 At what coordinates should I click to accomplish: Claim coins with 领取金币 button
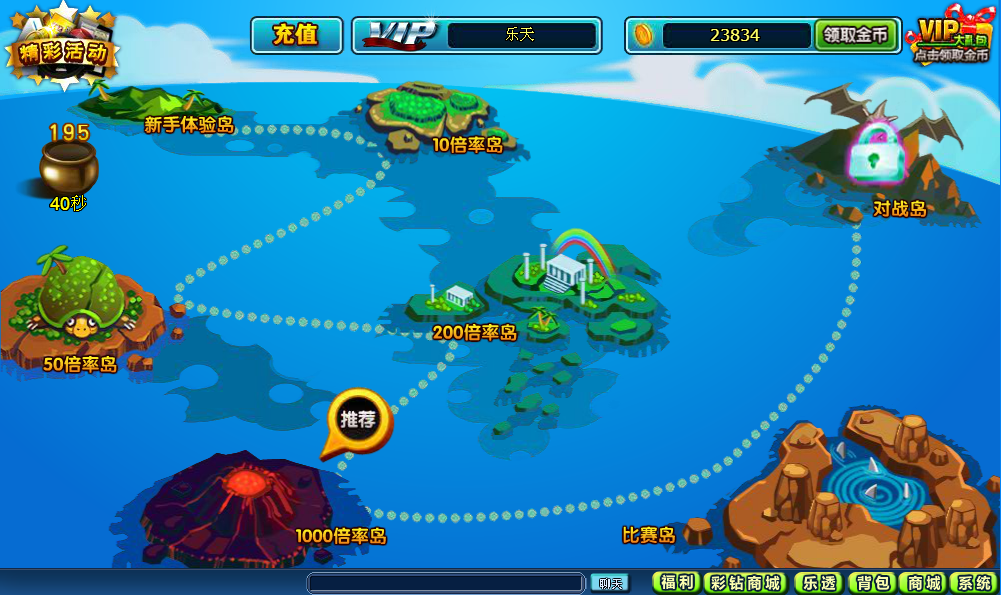point(856,35)
